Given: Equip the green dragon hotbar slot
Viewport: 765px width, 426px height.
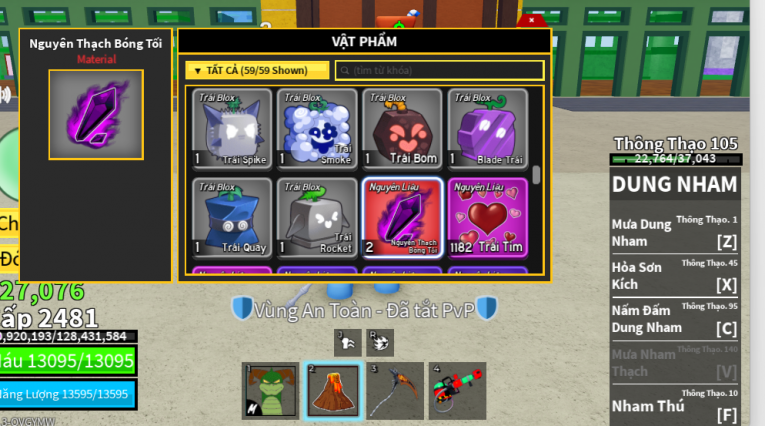Looking at the screenshot, I should click(x=271, y=391).
